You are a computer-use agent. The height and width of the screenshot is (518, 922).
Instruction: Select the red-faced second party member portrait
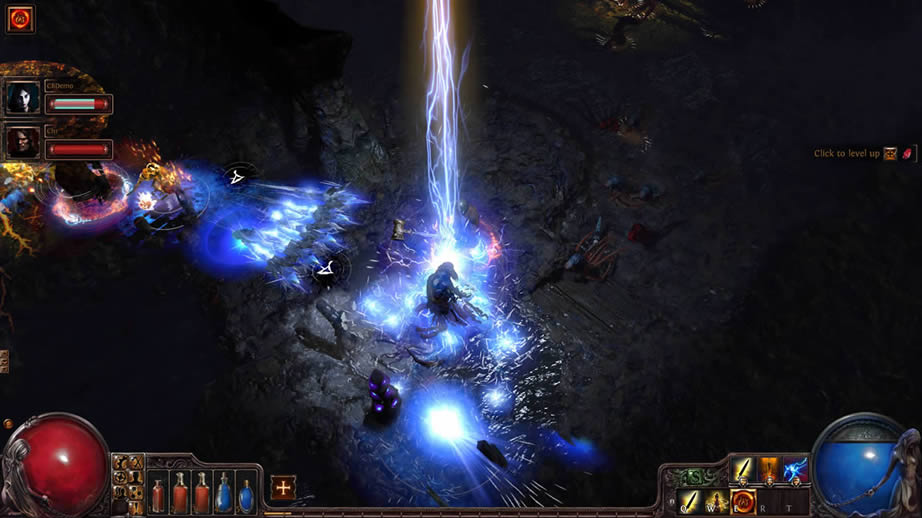click(23, 141)
